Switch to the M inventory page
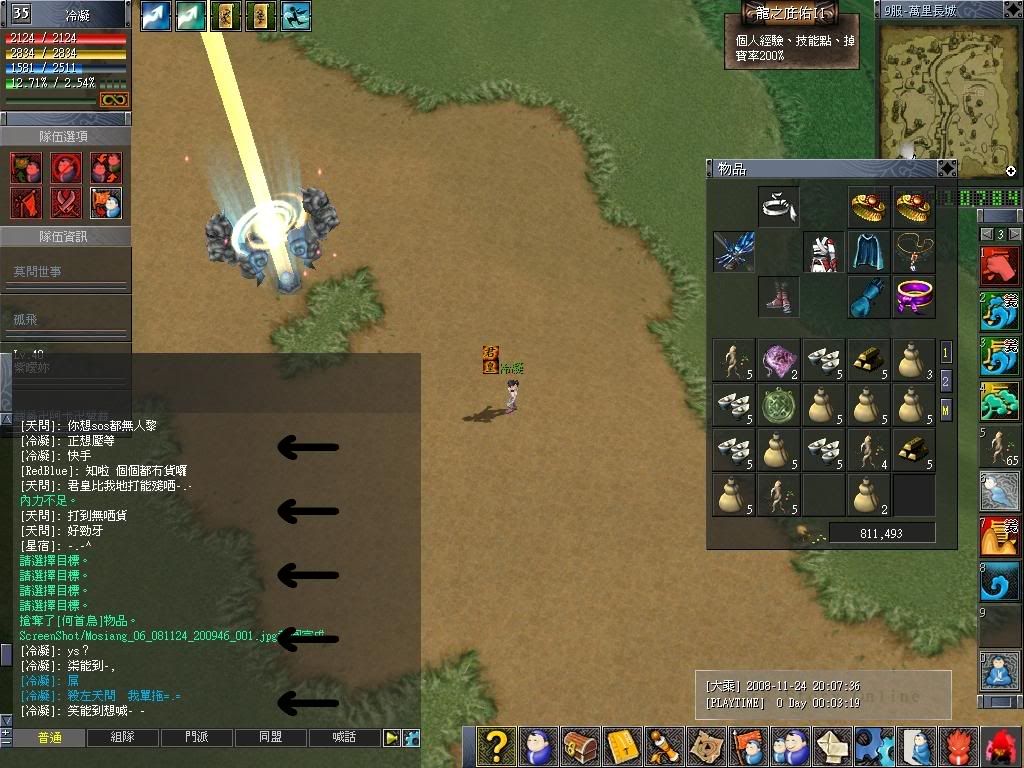This screenshot has width=1024, height=768. pyautogui.click(x=946, y=408)
